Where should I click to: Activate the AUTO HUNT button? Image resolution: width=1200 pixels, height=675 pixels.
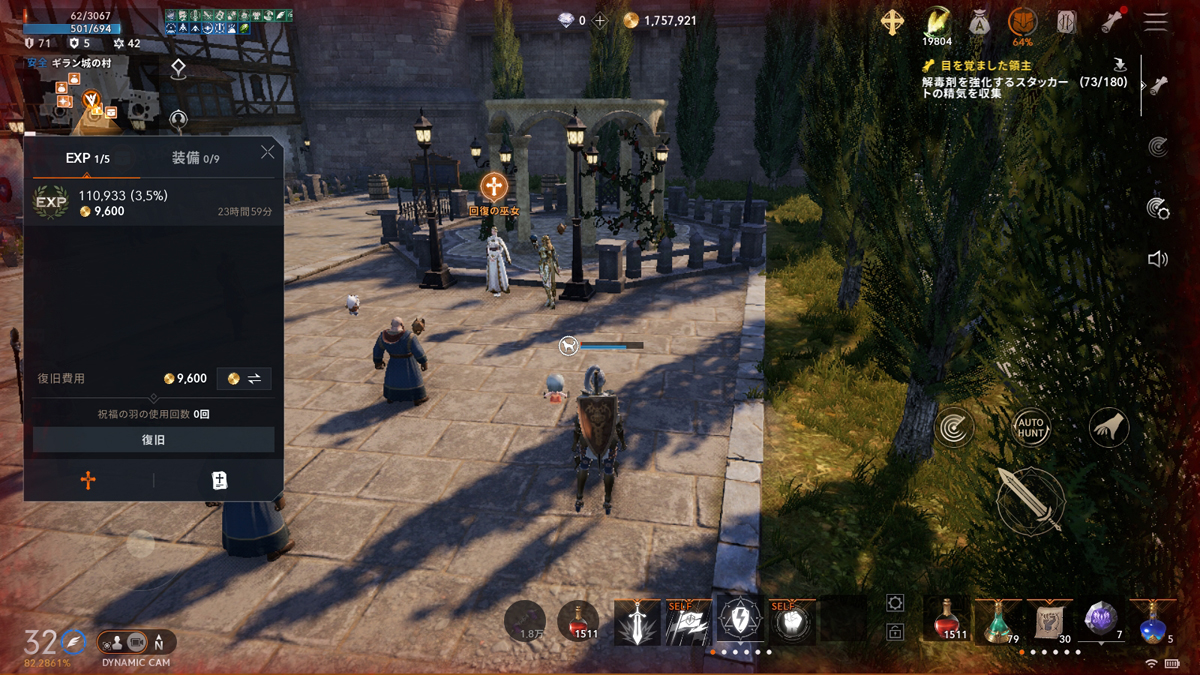click(x=1031, y=428)
